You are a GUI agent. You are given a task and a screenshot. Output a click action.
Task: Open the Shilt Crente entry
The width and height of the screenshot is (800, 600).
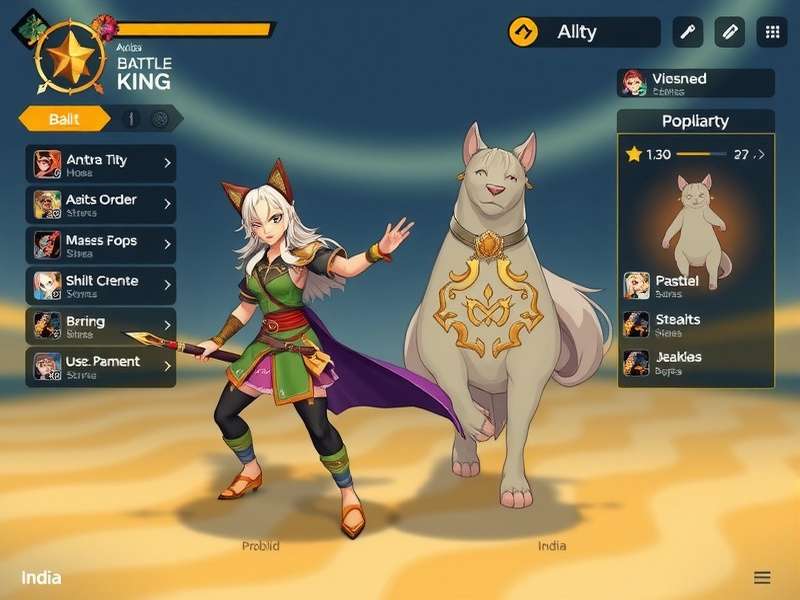(100, 285)
